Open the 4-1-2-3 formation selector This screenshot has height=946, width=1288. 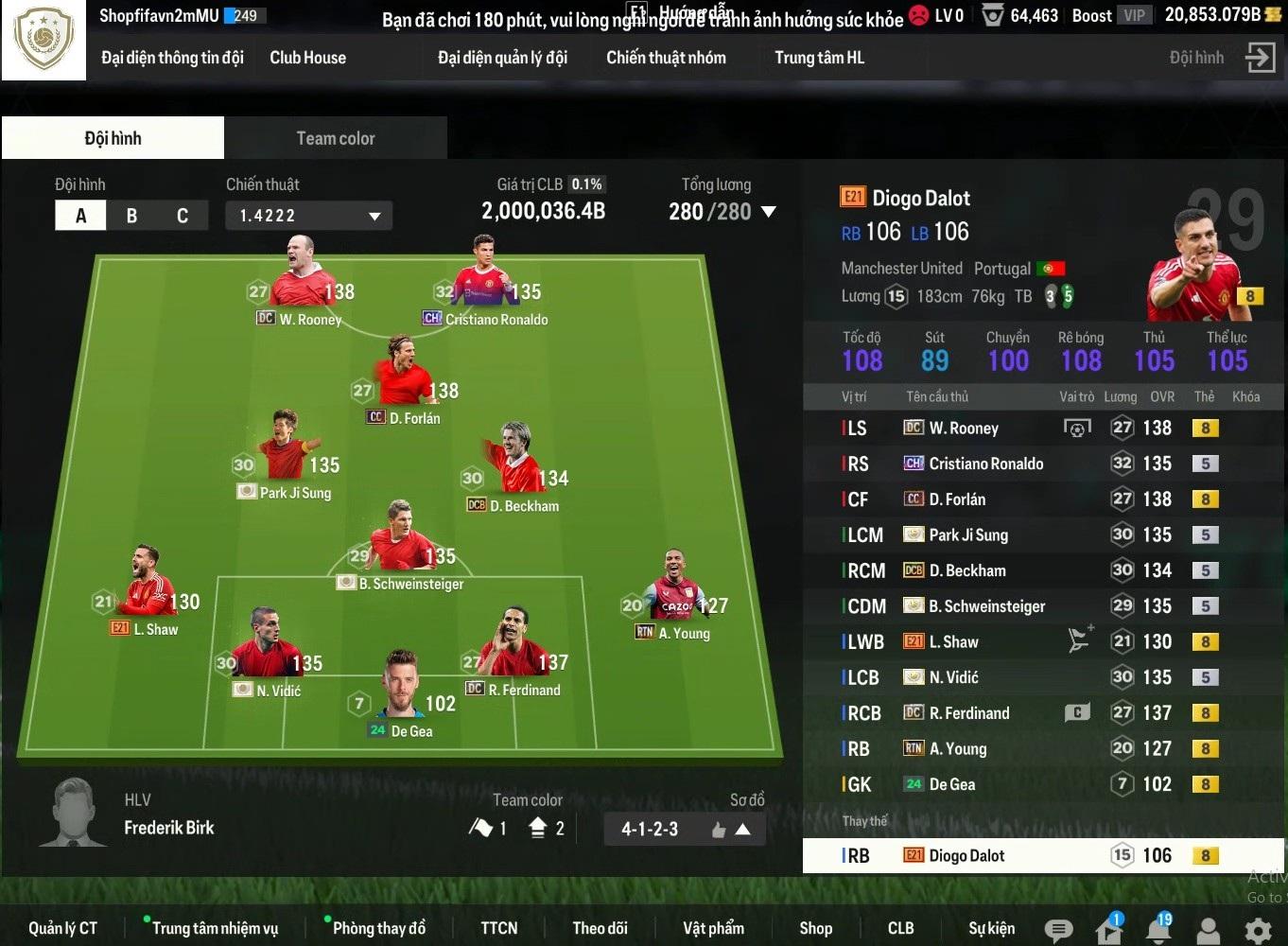tap(684, 830)
